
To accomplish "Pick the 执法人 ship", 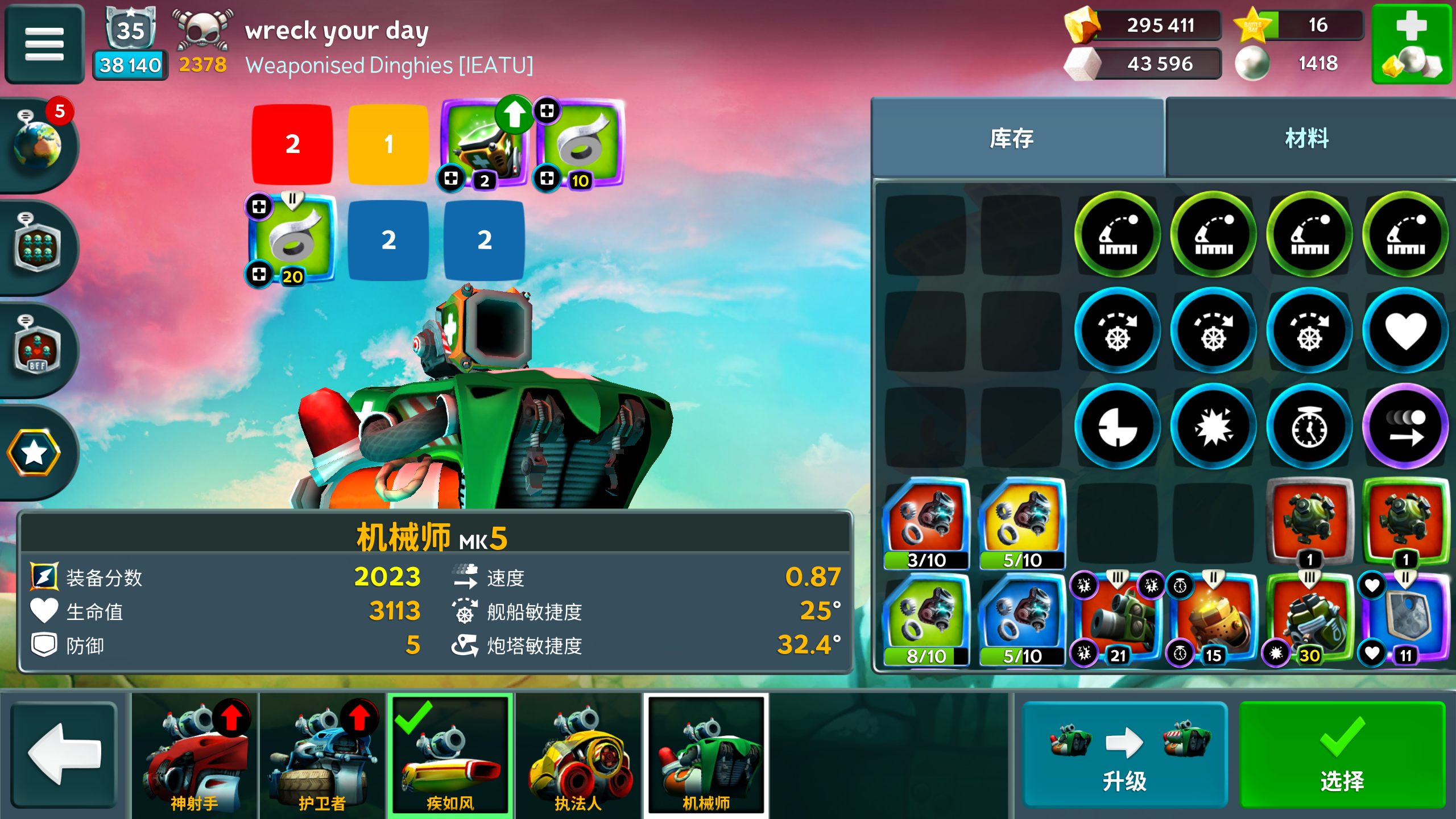I will (578, 755).
